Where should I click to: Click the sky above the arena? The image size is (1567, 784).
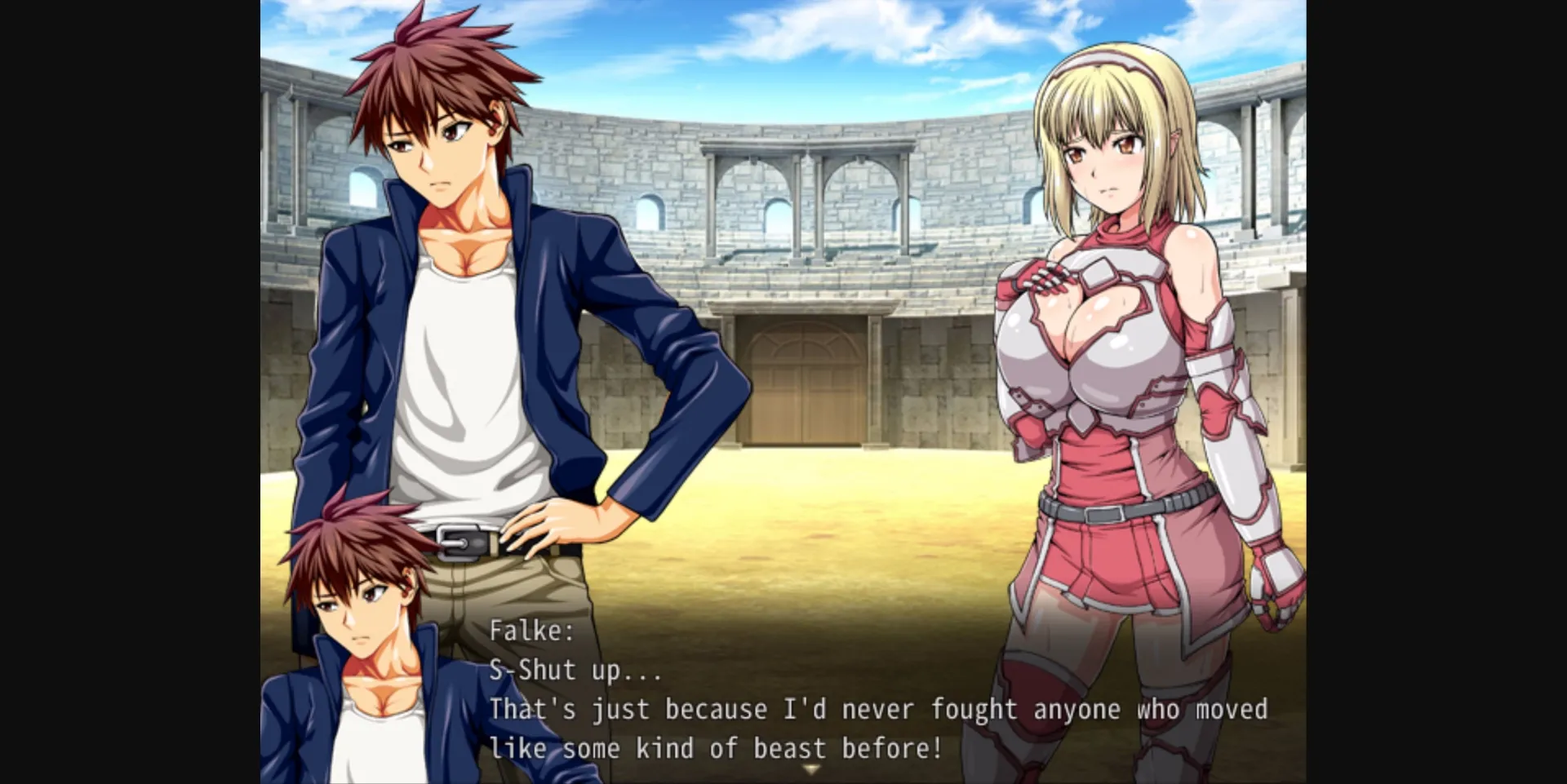coord(816,49)
